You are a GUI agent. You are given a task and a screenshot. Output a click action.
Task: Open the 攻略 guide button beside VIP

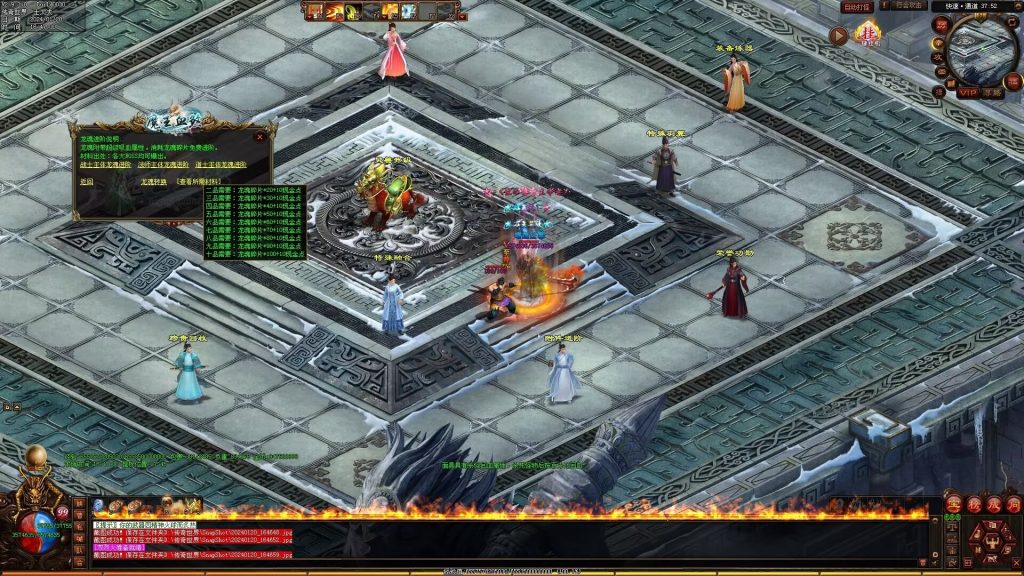[x=991, y=92]
